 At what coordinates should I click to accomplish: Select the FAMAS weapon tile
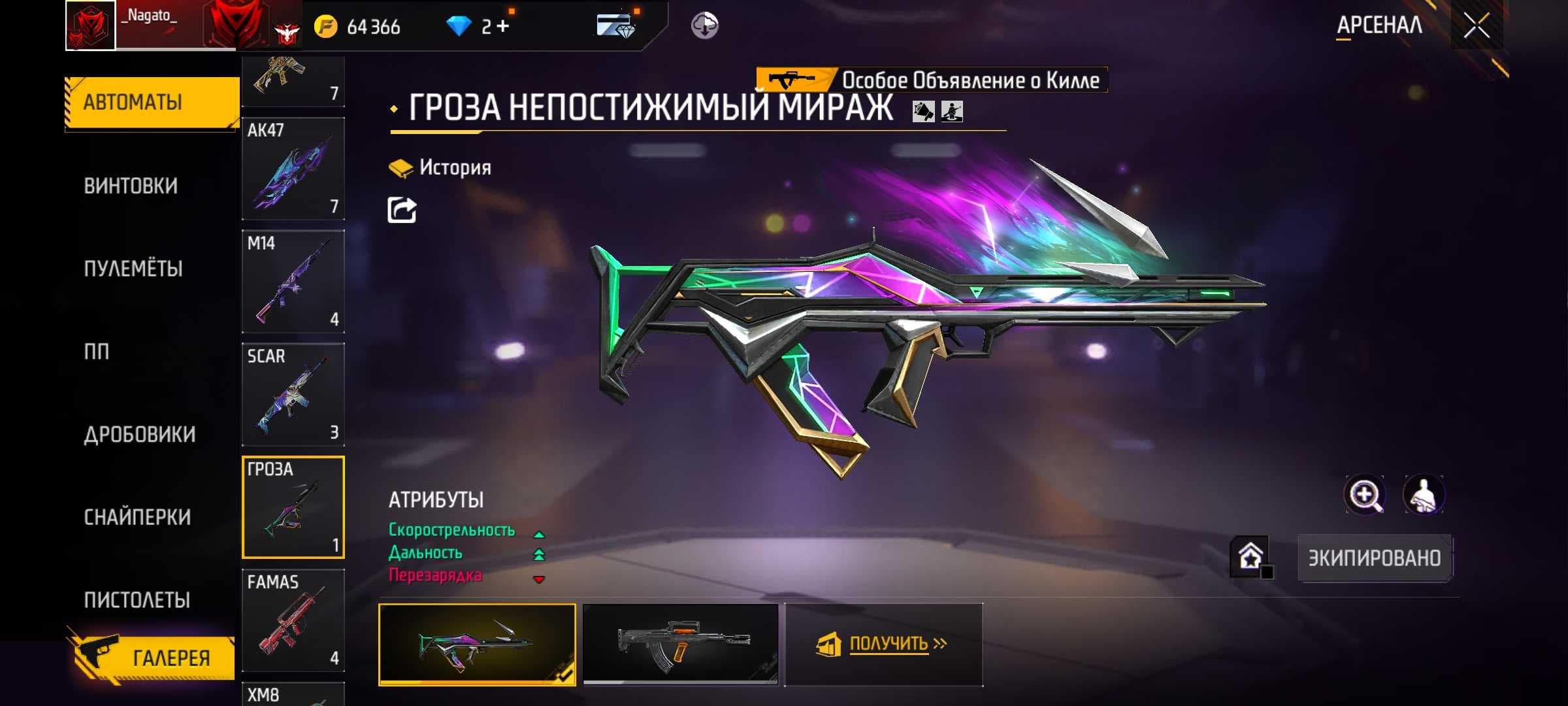coord(293,620)
